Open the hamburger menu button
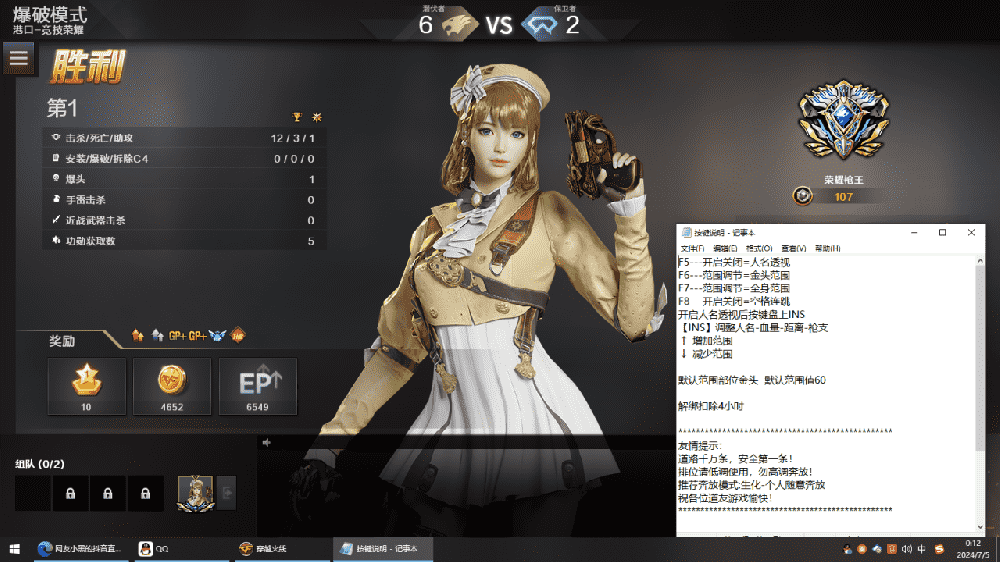 point(18,57)
